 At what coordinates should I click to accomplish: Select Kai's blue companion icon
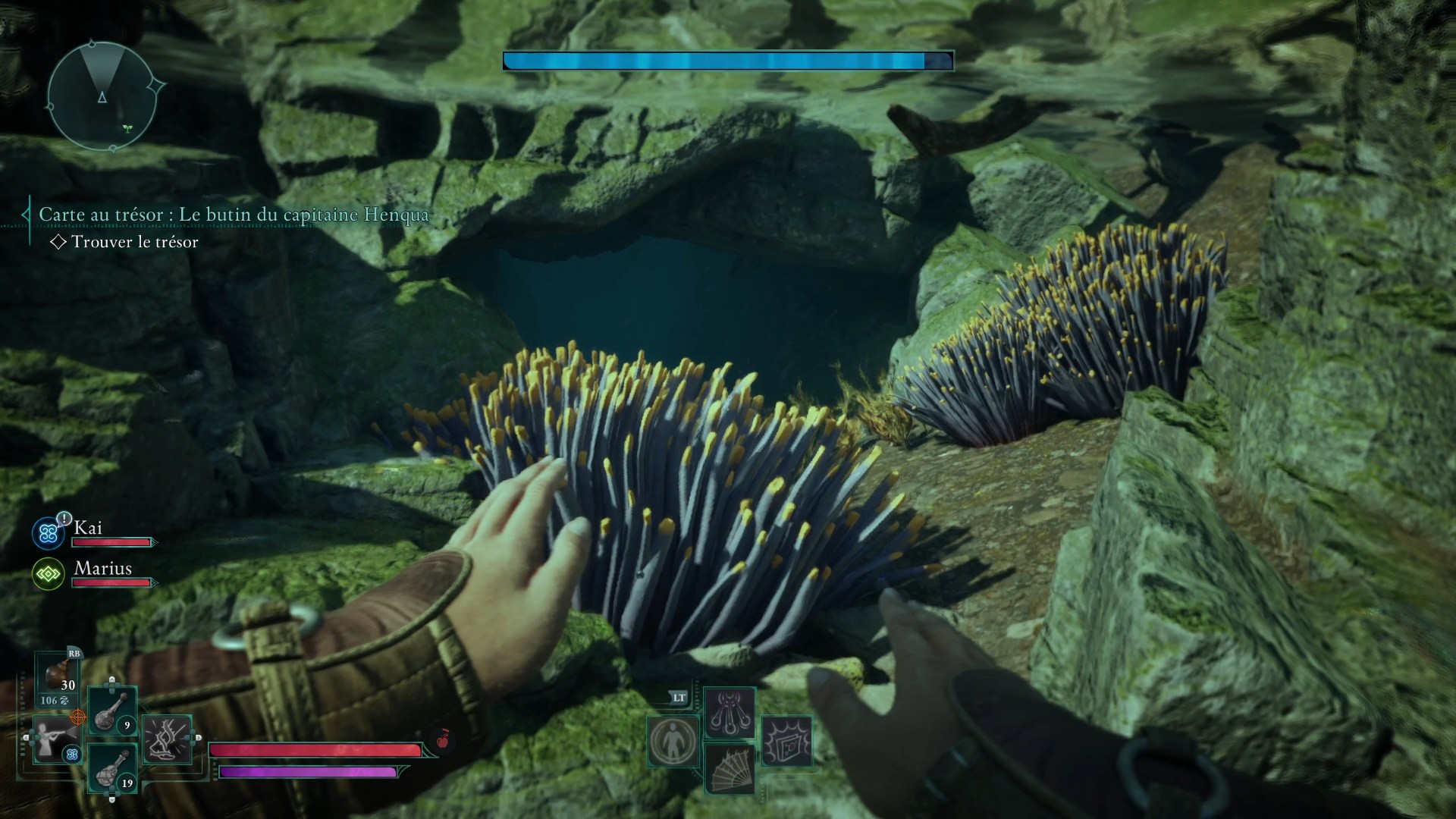pyautogui.click(x=49, y=533)
